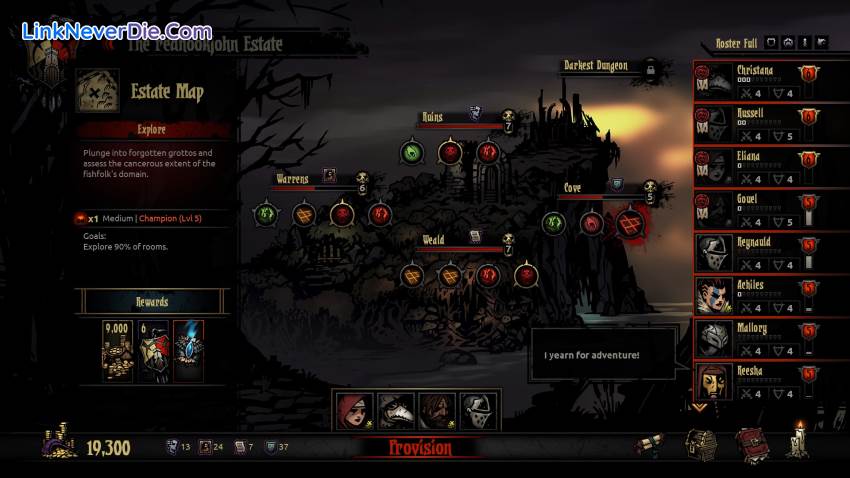
Task: Click the lit candle icon
Action: pos(797,442)
